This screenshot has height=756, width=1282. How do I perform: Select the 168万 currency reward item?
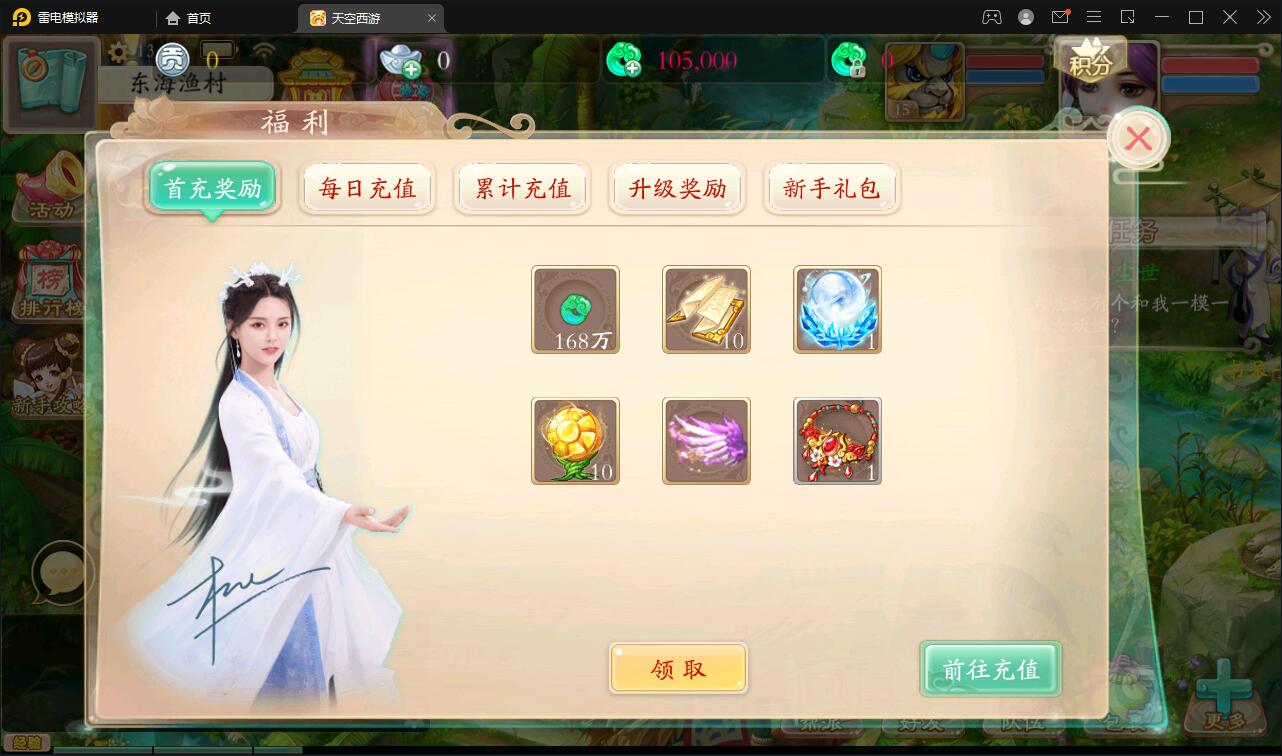[x=575, y=310]
